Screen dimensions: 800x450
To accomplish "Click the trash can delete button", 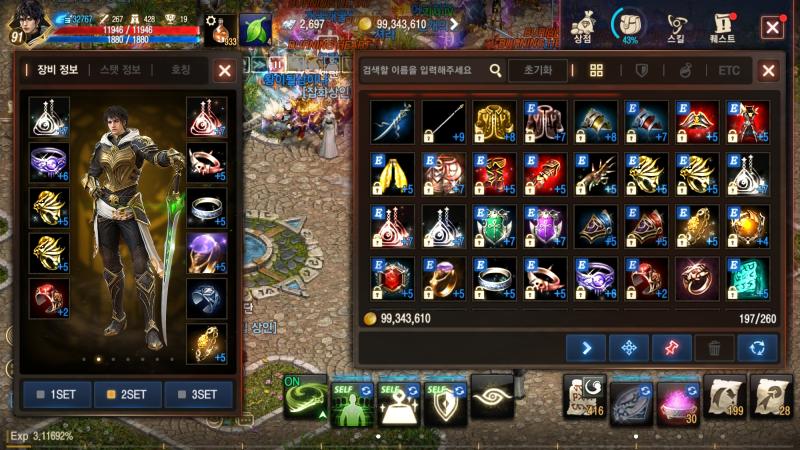I will tap(714, 348).
